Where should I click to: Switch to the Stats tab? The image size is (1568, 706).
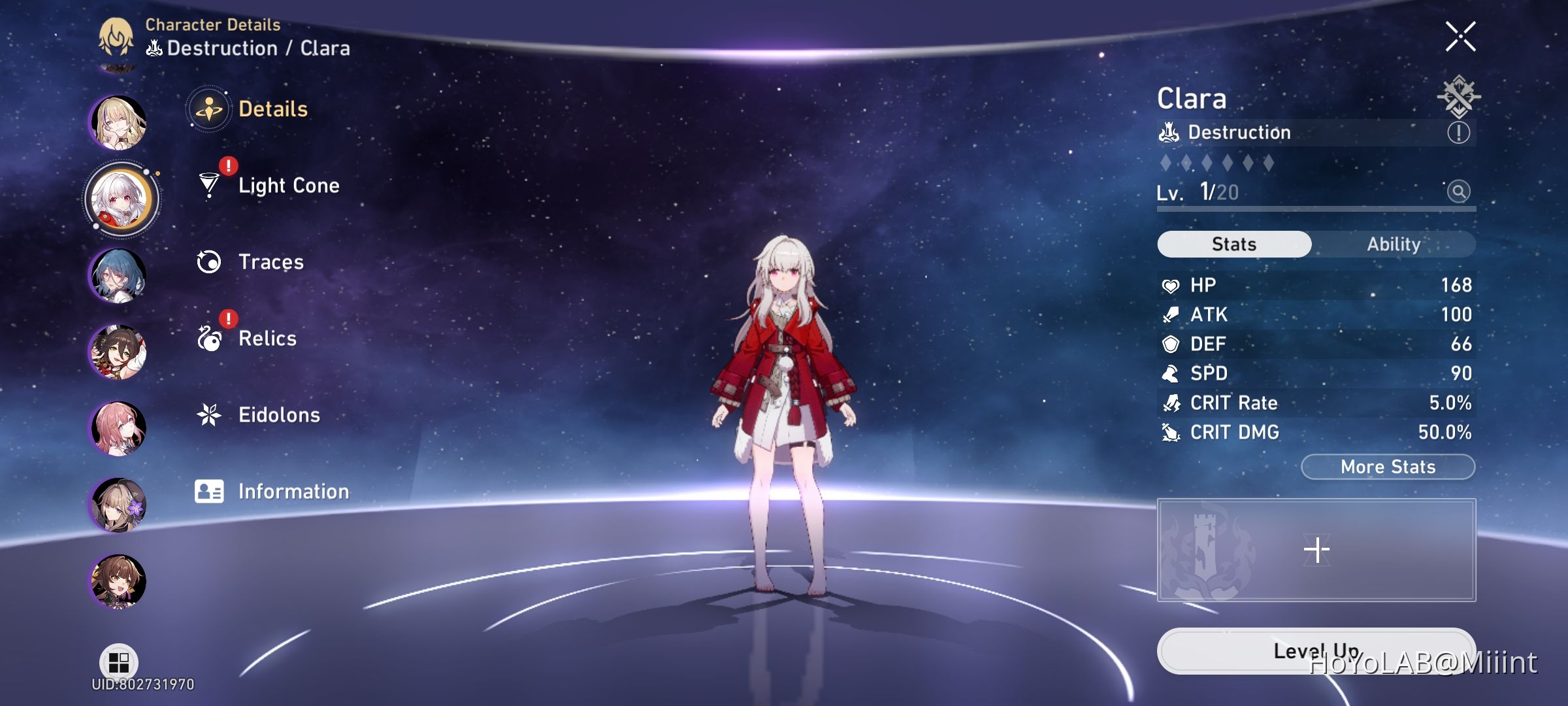pyautogui.click(x=1233, y=243)
